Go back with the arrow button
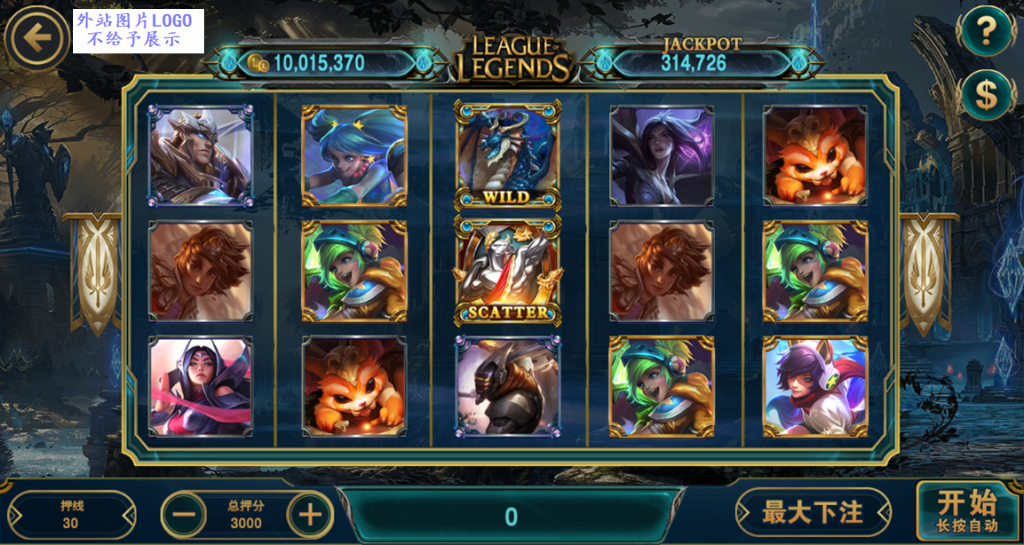 point(37,39)
